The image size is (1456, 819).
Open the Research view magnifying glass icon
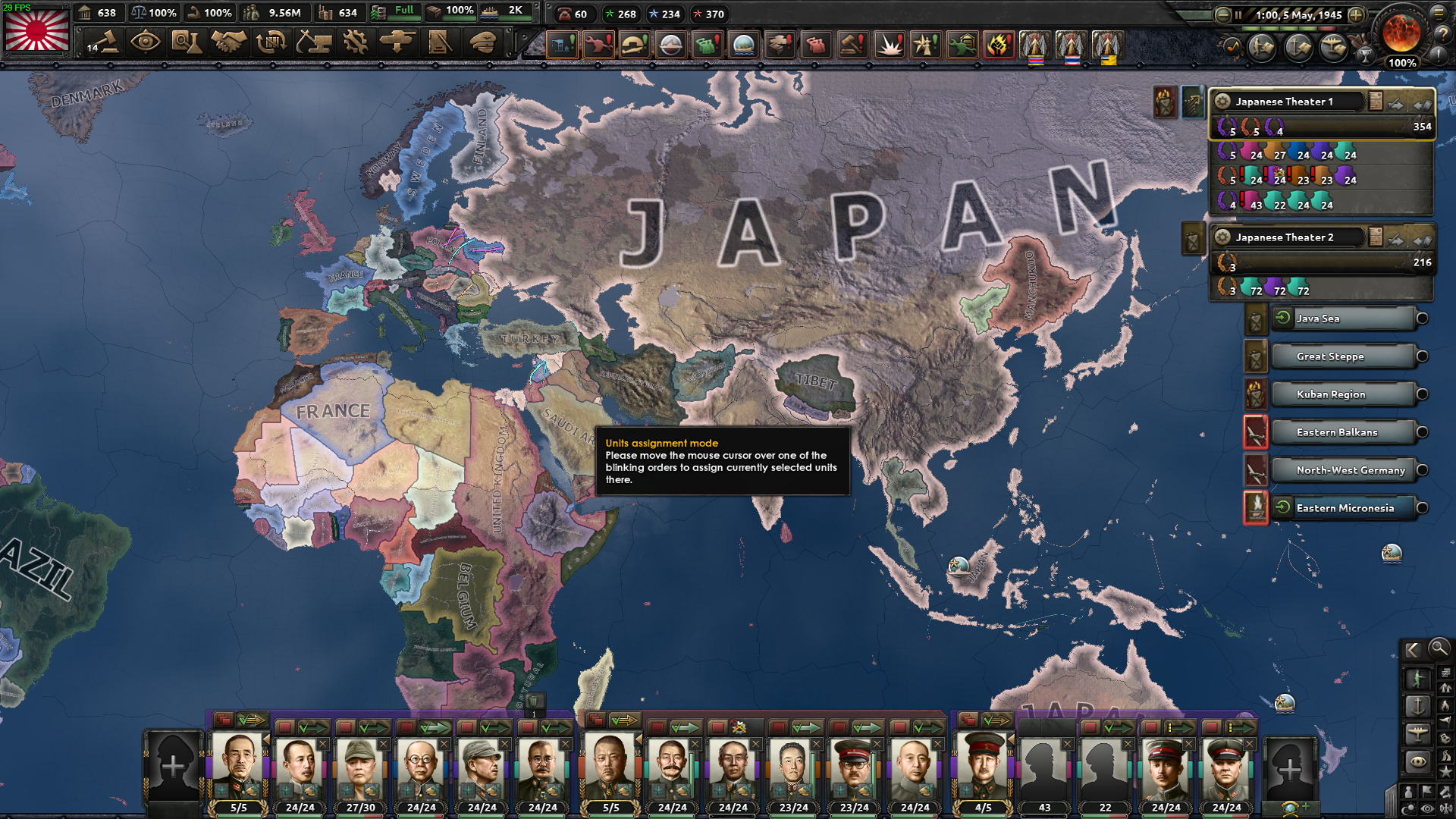coord(188,43)
